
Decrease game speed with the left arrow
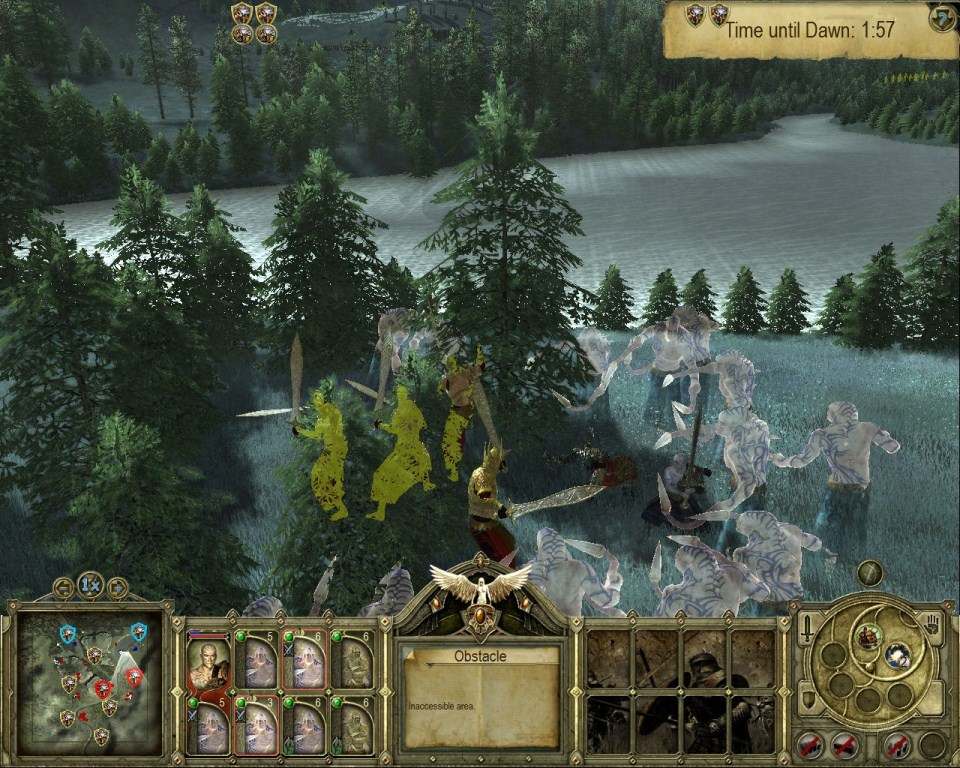(x=65, y=587)
